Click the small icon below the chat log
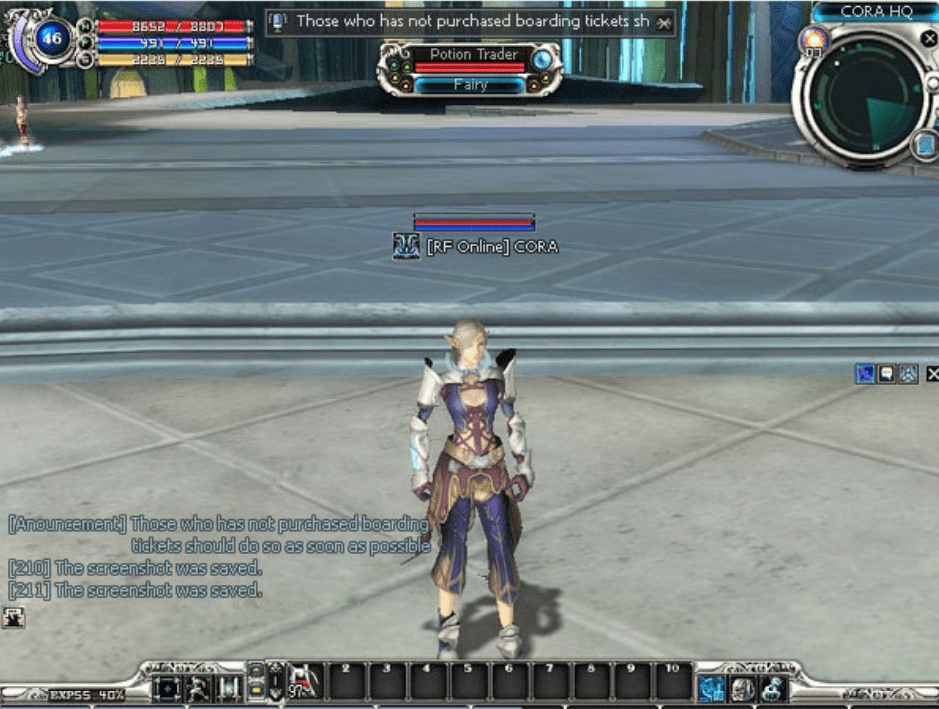 tap(14, 618)
